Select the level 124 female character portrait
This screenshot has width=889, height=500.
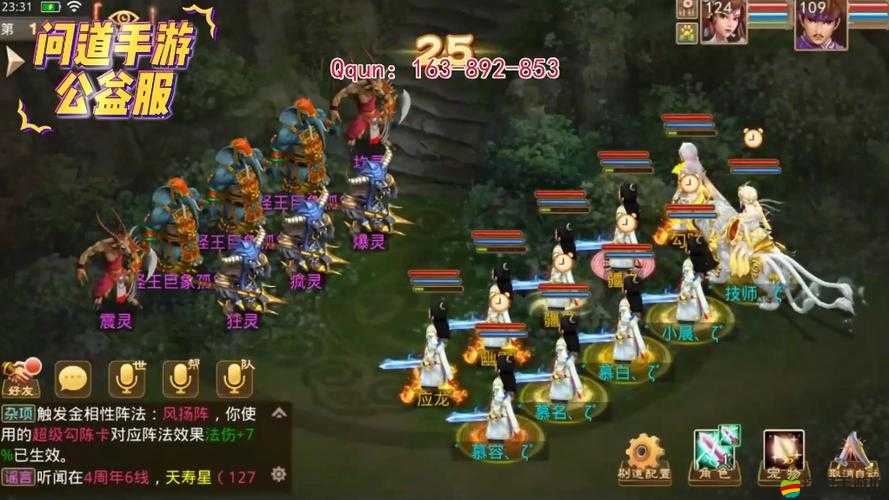point(722,23)
